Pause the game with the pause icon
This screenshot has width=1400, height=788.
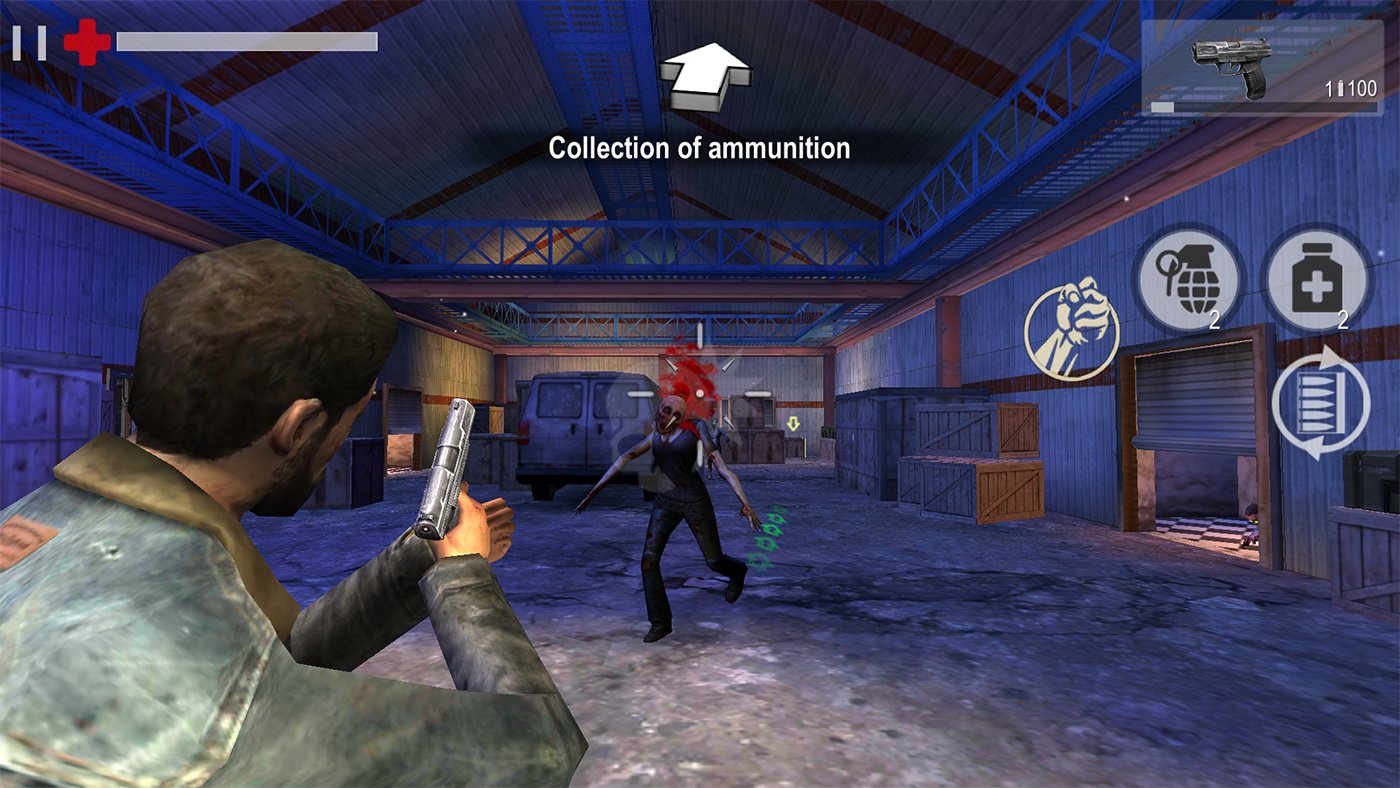30,41
